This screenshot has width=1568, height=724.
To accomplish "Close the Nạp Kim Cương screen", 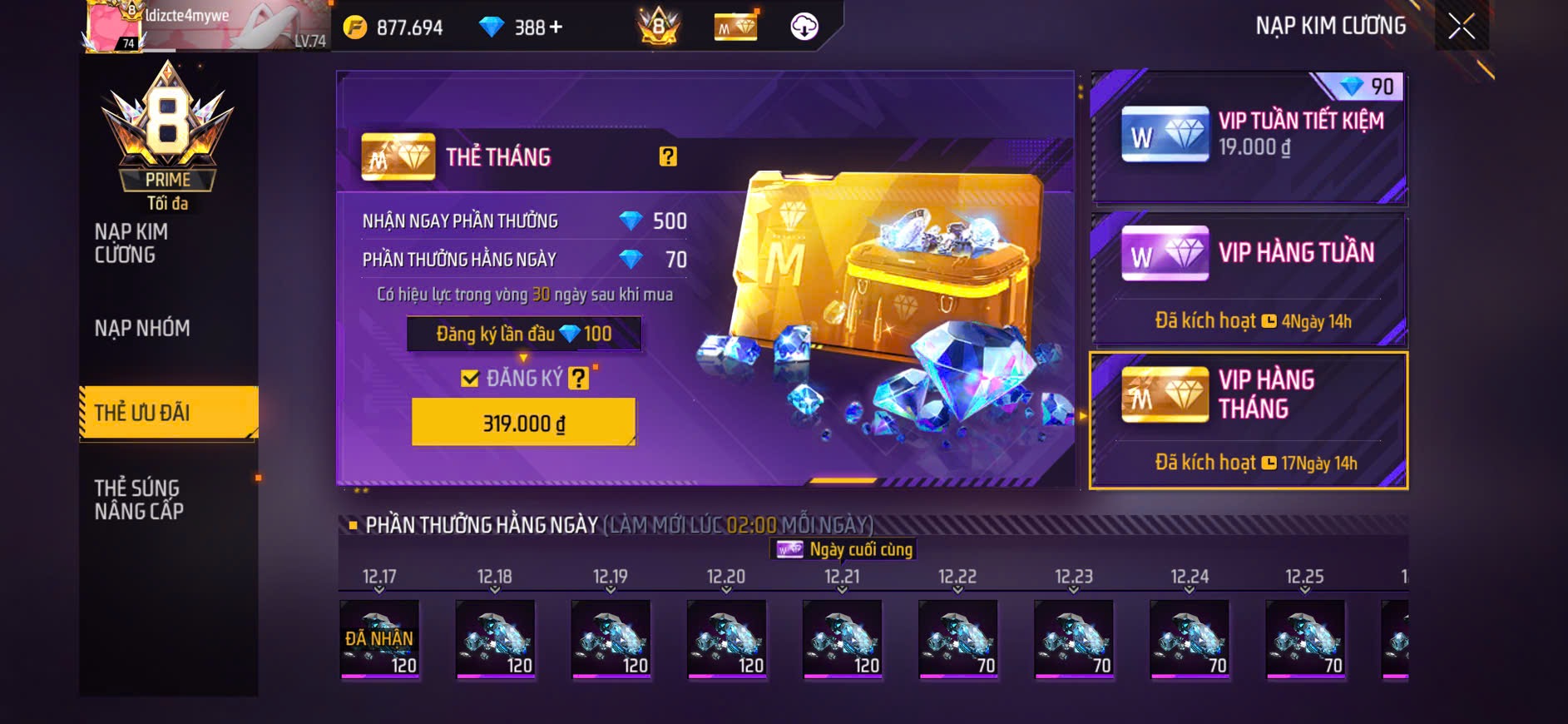I will coord(1462,27).
